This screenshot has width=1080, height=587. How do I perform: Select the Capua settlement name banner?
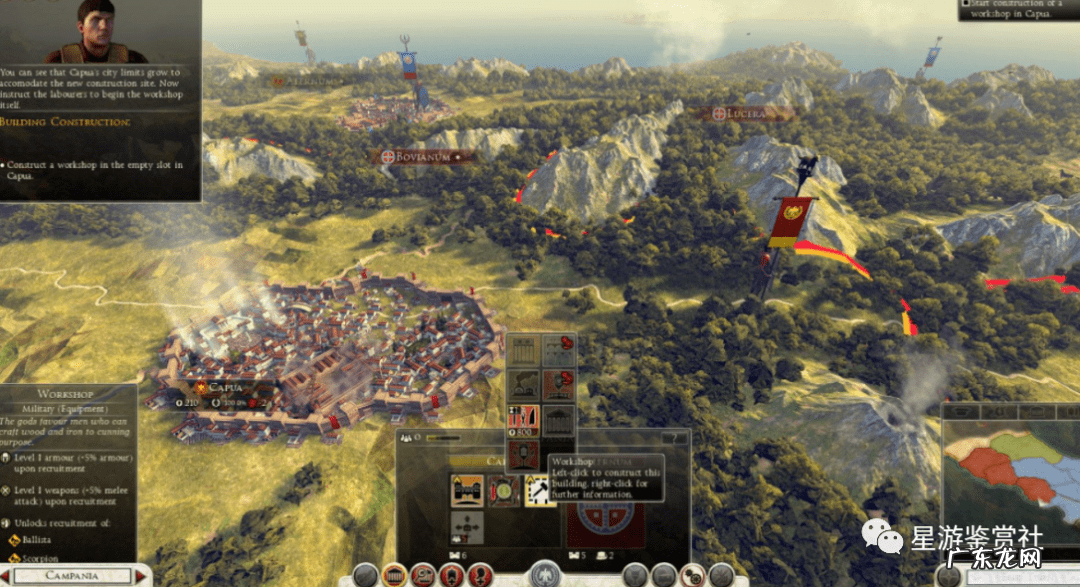tap(226, 387)
